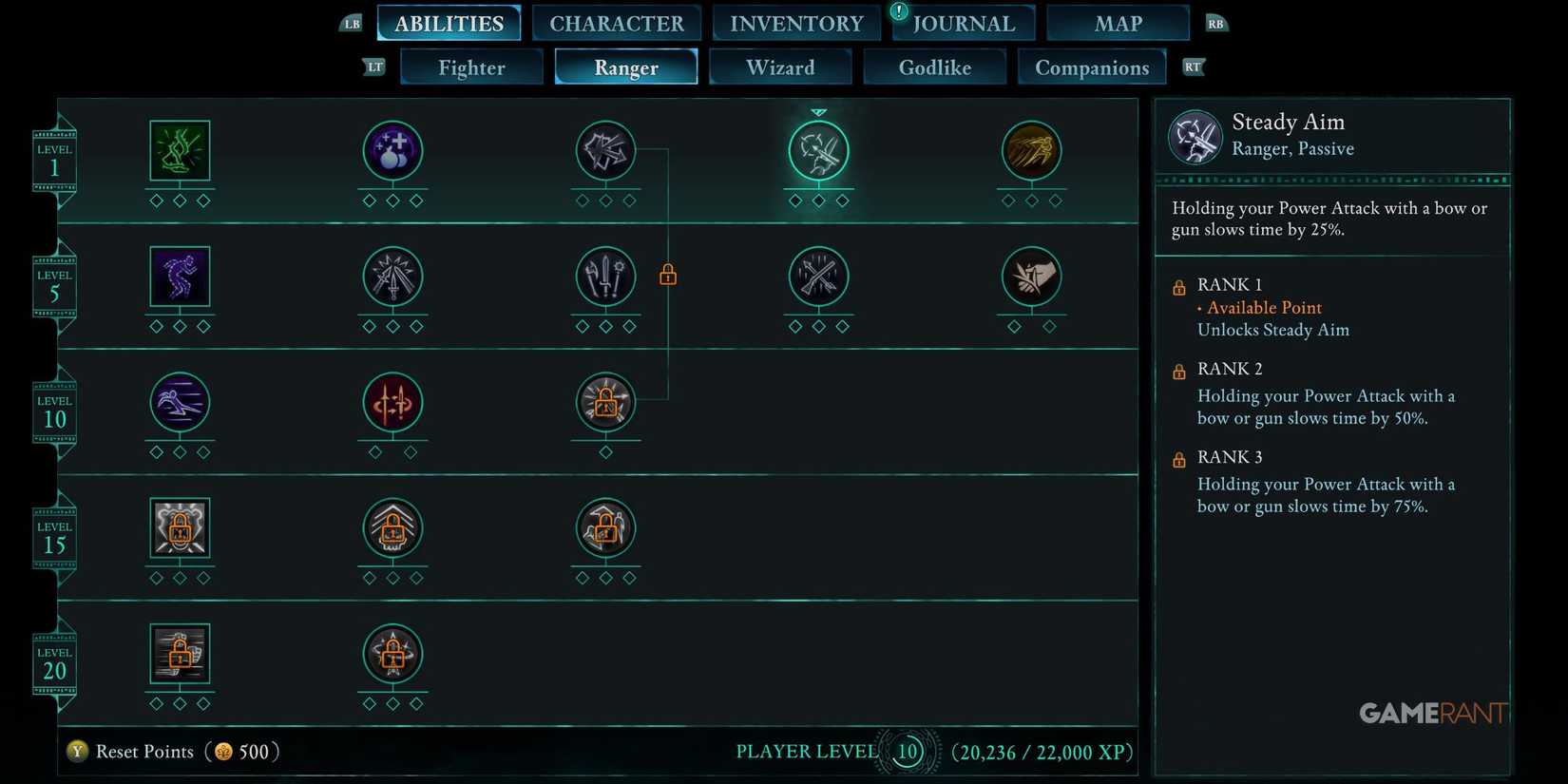The image size is (1568, 784).
Task: Collapse the RANK 3 details entry
Action: point(1230,457)
